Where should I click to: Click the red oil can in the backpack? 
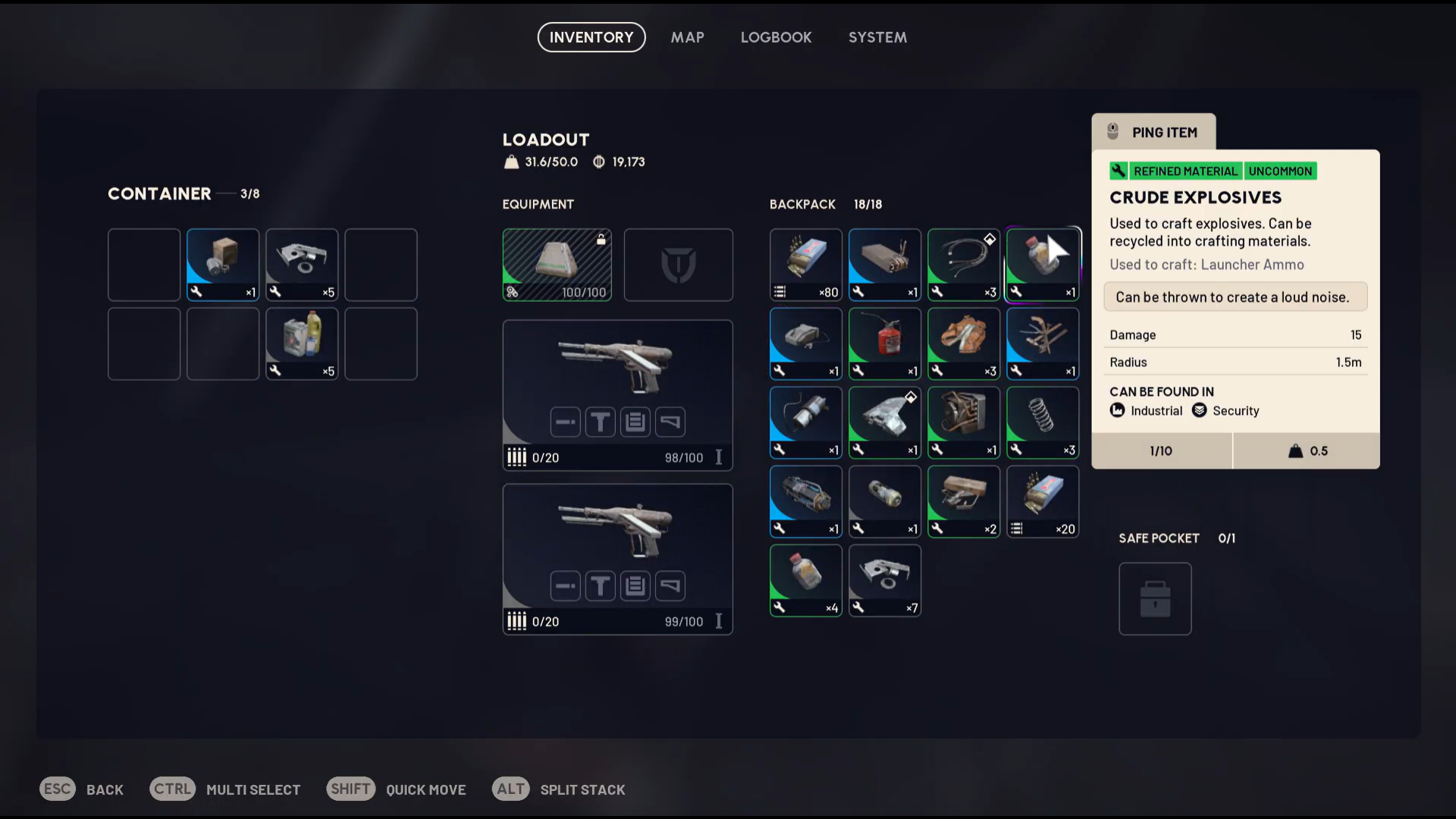click(x=884, y=342)
